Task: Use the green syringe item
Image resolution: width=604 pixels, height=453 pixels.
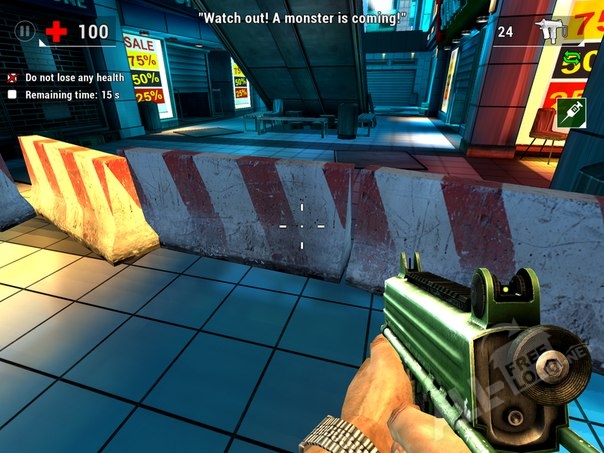Action: [x=572, y=110]
